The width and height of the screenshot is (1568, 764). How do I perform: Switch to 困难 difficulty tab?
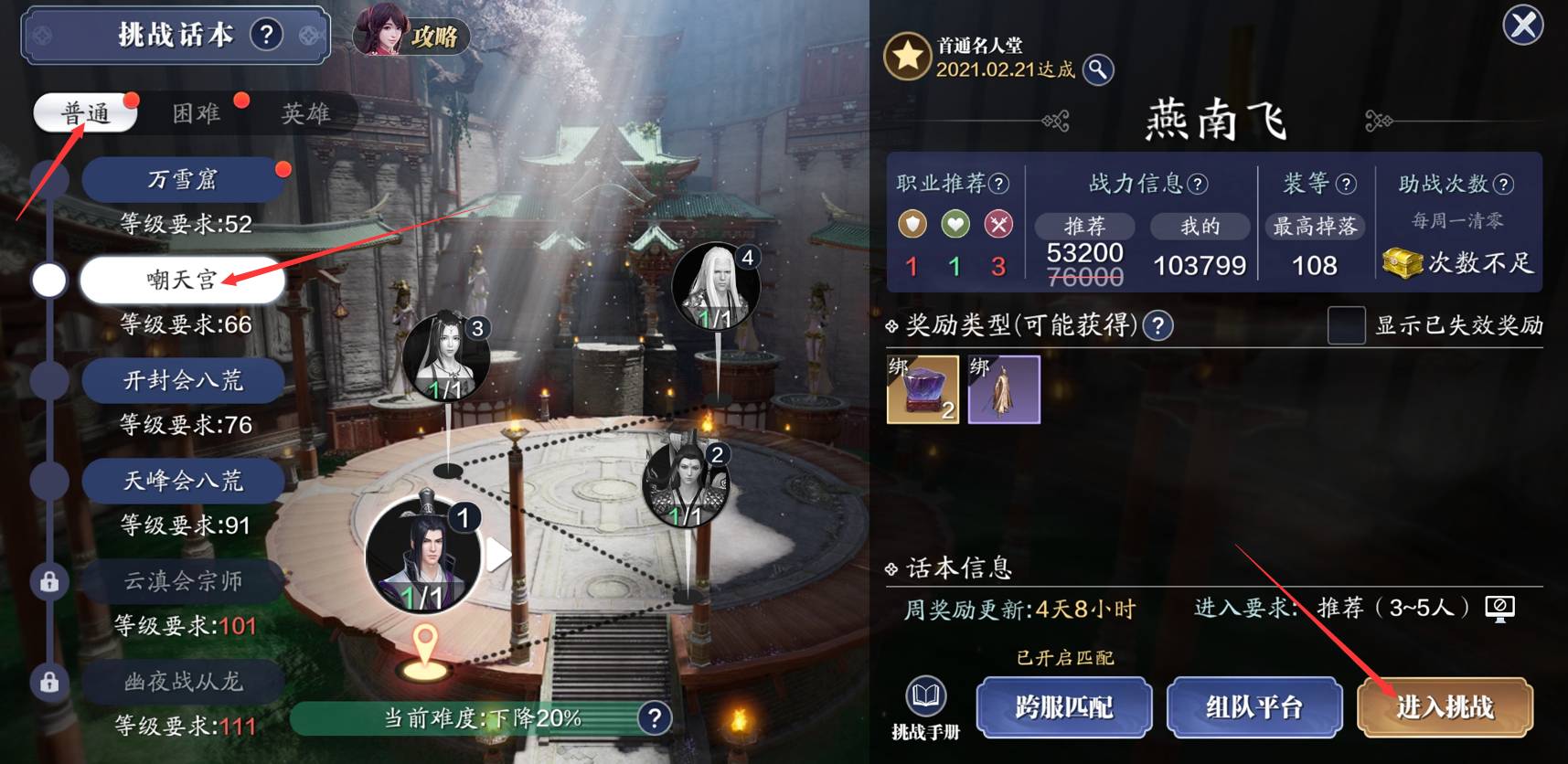click(197, 113)
